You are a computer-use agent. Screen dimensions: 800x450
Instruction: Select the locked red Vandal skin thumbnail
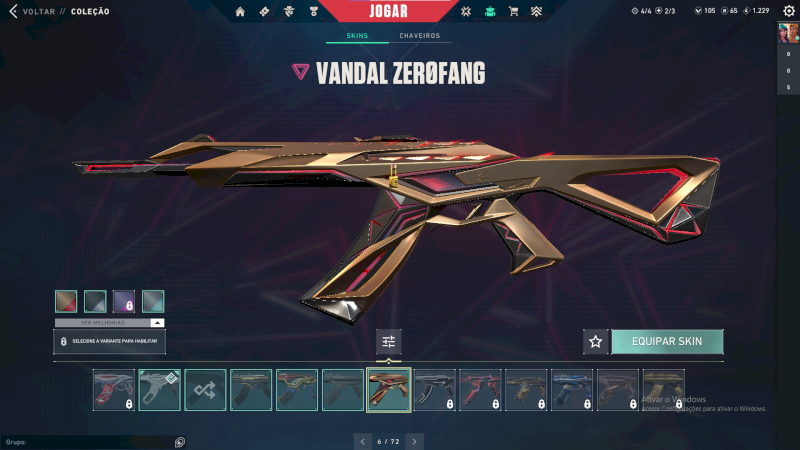point(480,390)
